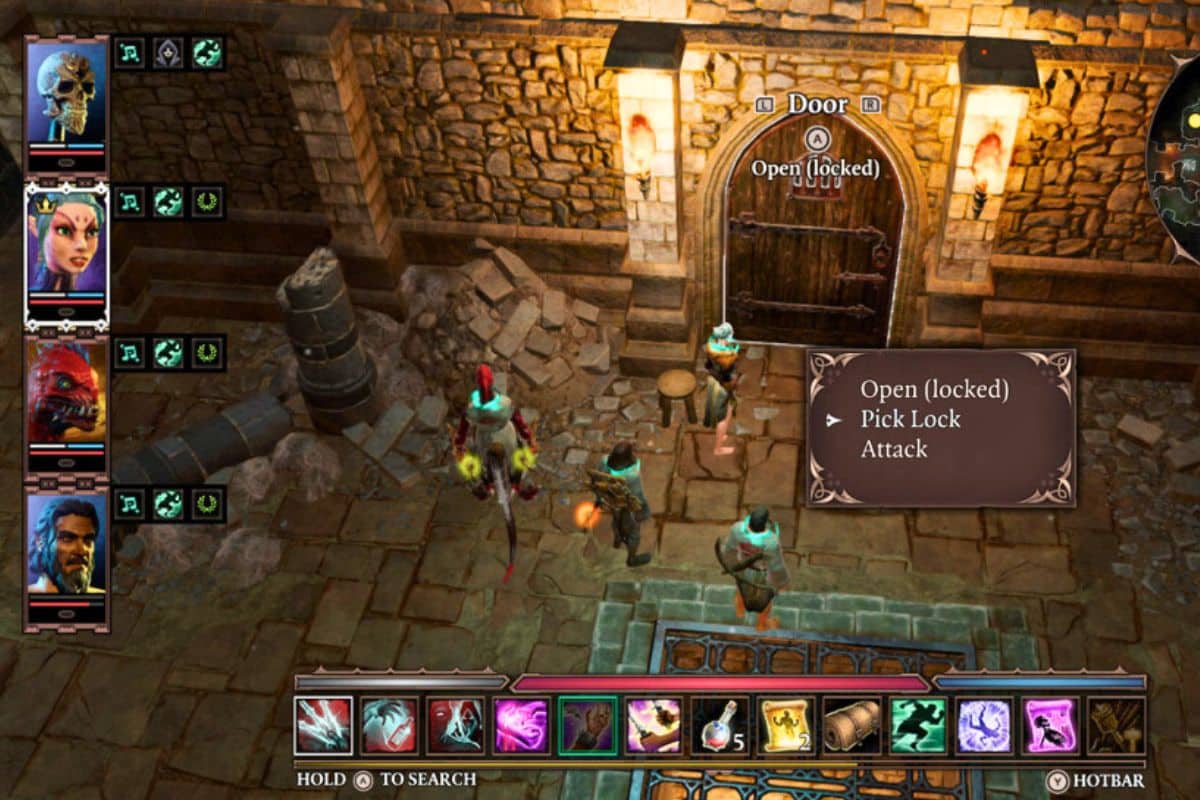The image size is (1200, 800).
Task: Activate the green-bordered hand skill
Action: (x=588, y=725)
